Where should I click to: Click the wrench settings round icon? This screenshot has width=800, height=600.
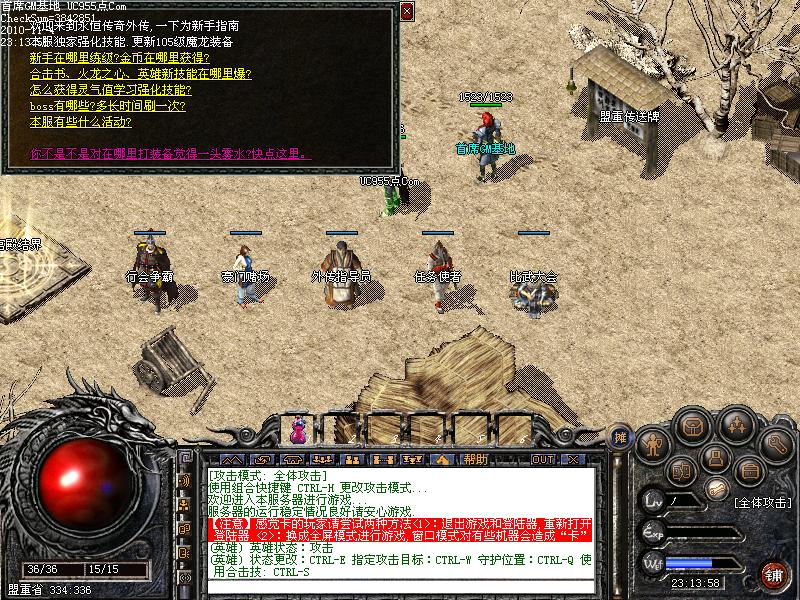776,443
